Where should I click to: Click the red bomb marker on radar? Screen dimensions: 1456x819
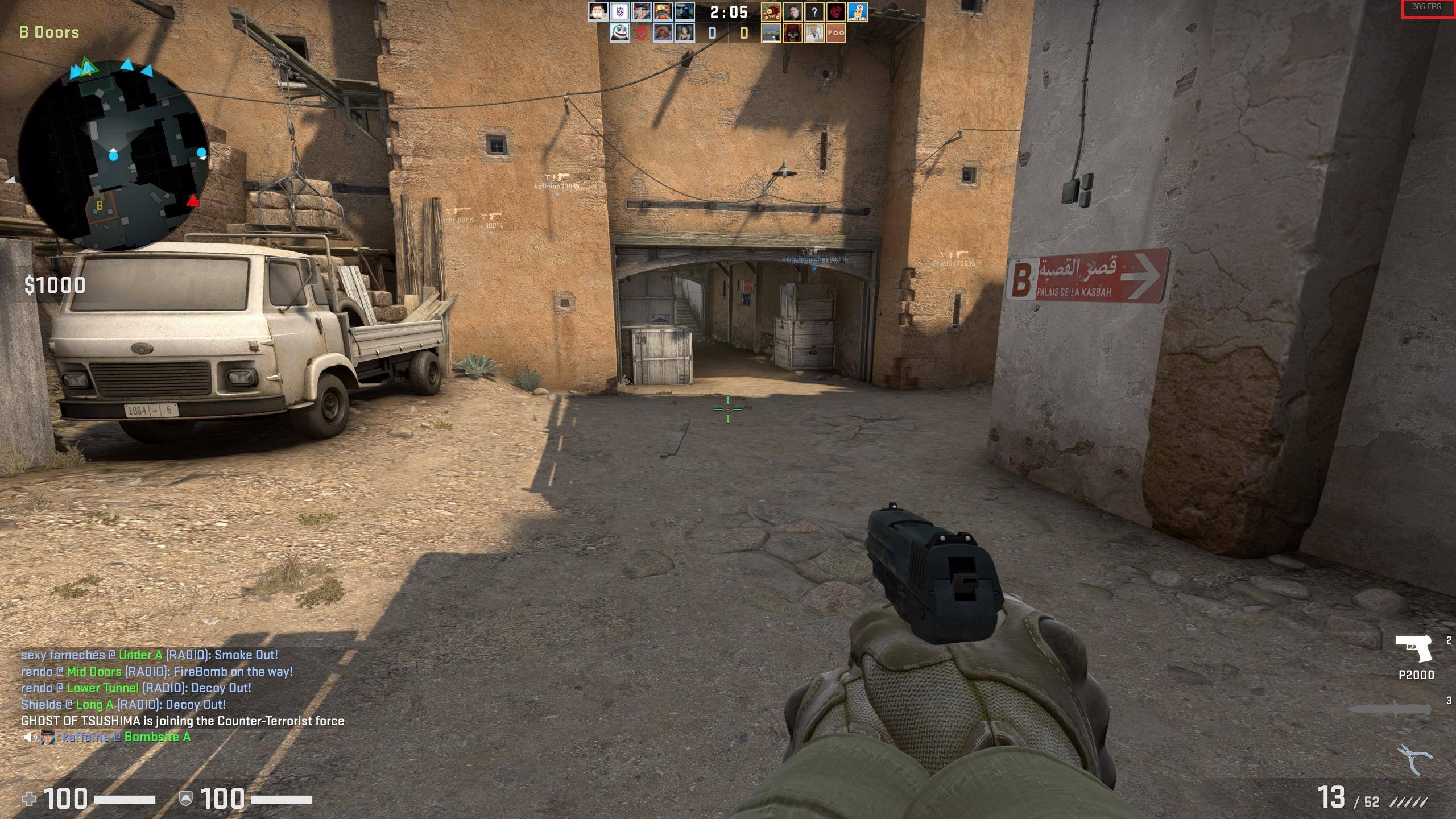coord(193,201)
